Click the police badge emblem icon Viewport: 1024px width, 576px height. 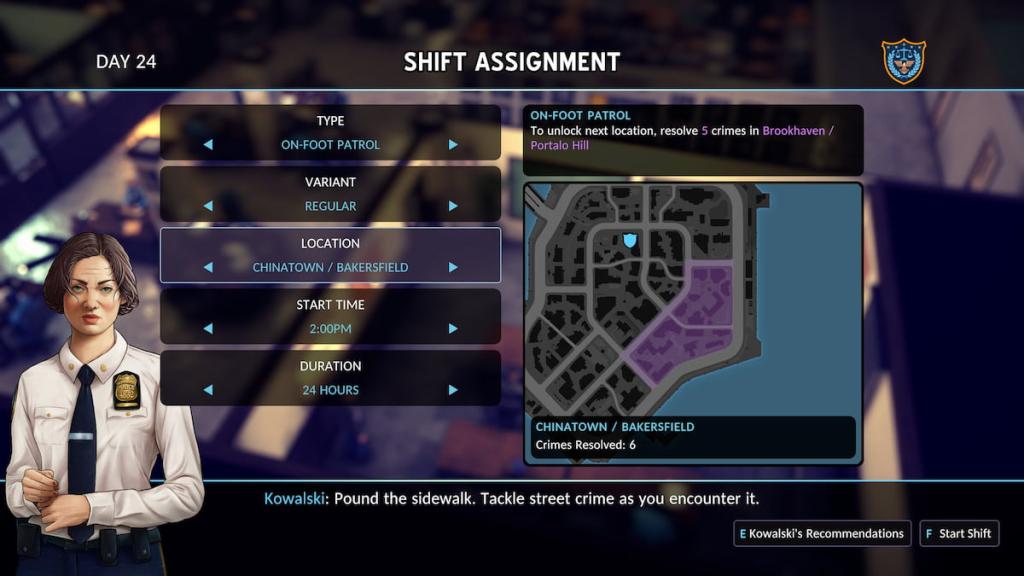point(903,61)
